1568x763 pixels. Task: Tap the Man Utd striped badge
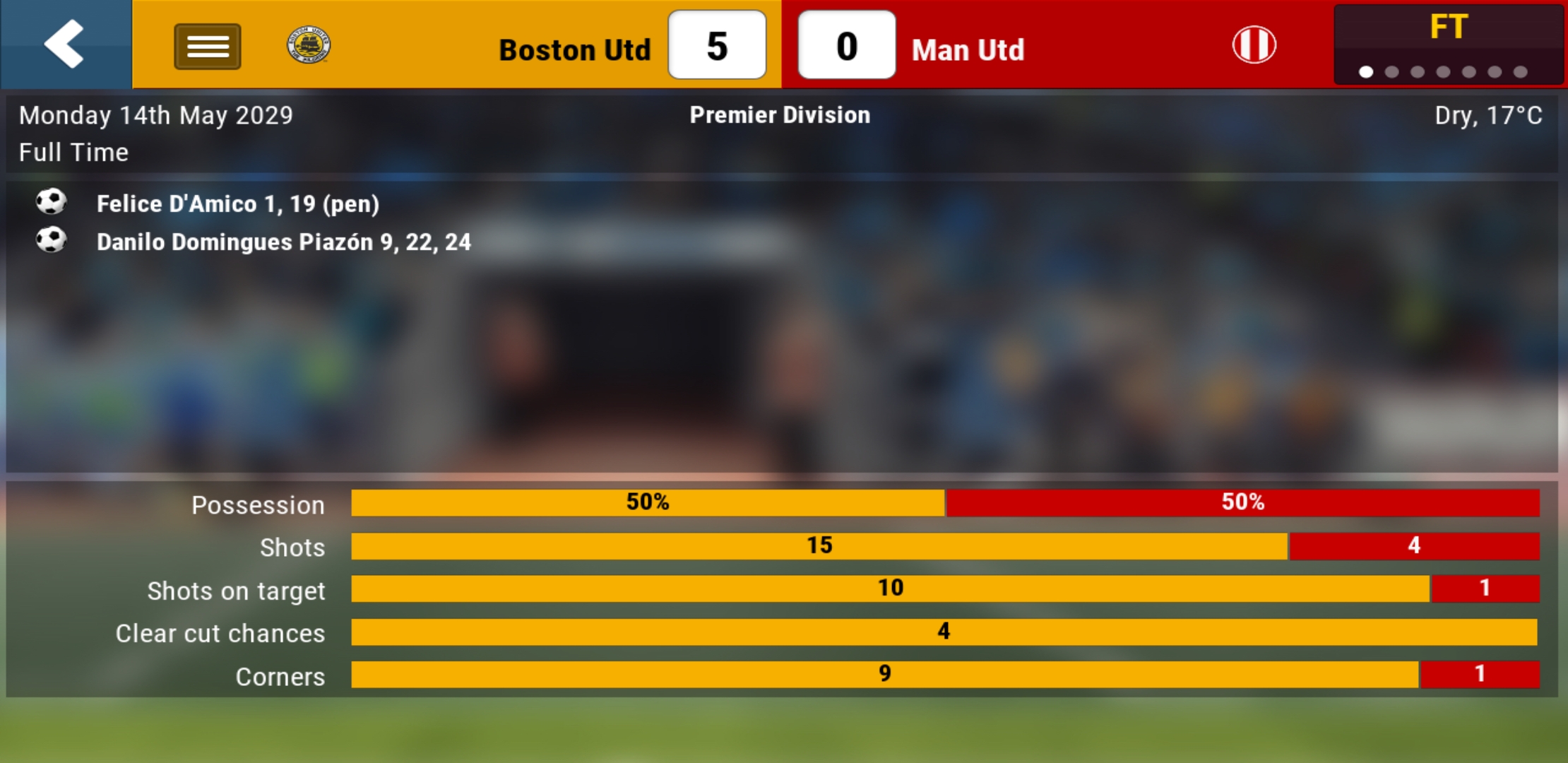pyautogui.click(x=1254, y=45)
